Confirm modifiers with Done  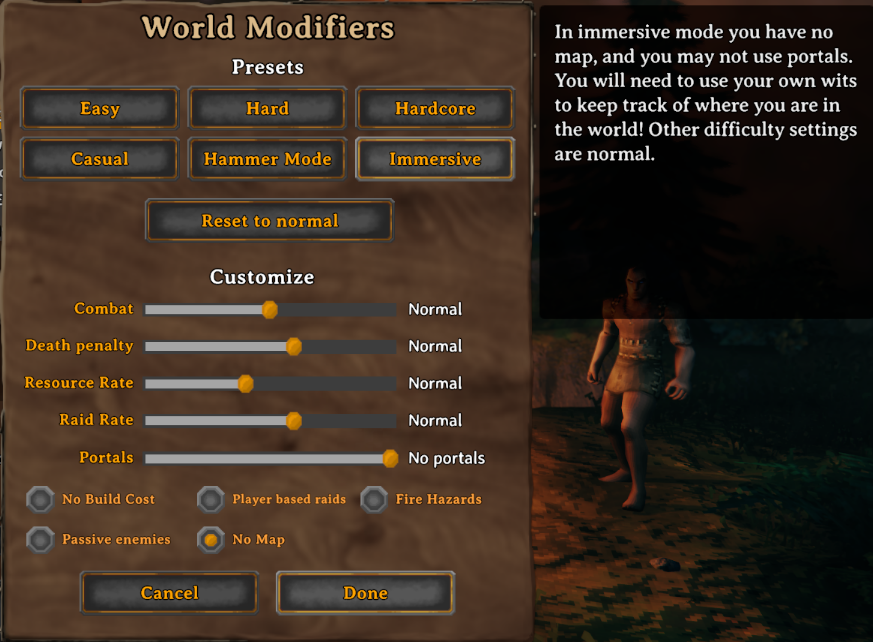click(365, 593)
